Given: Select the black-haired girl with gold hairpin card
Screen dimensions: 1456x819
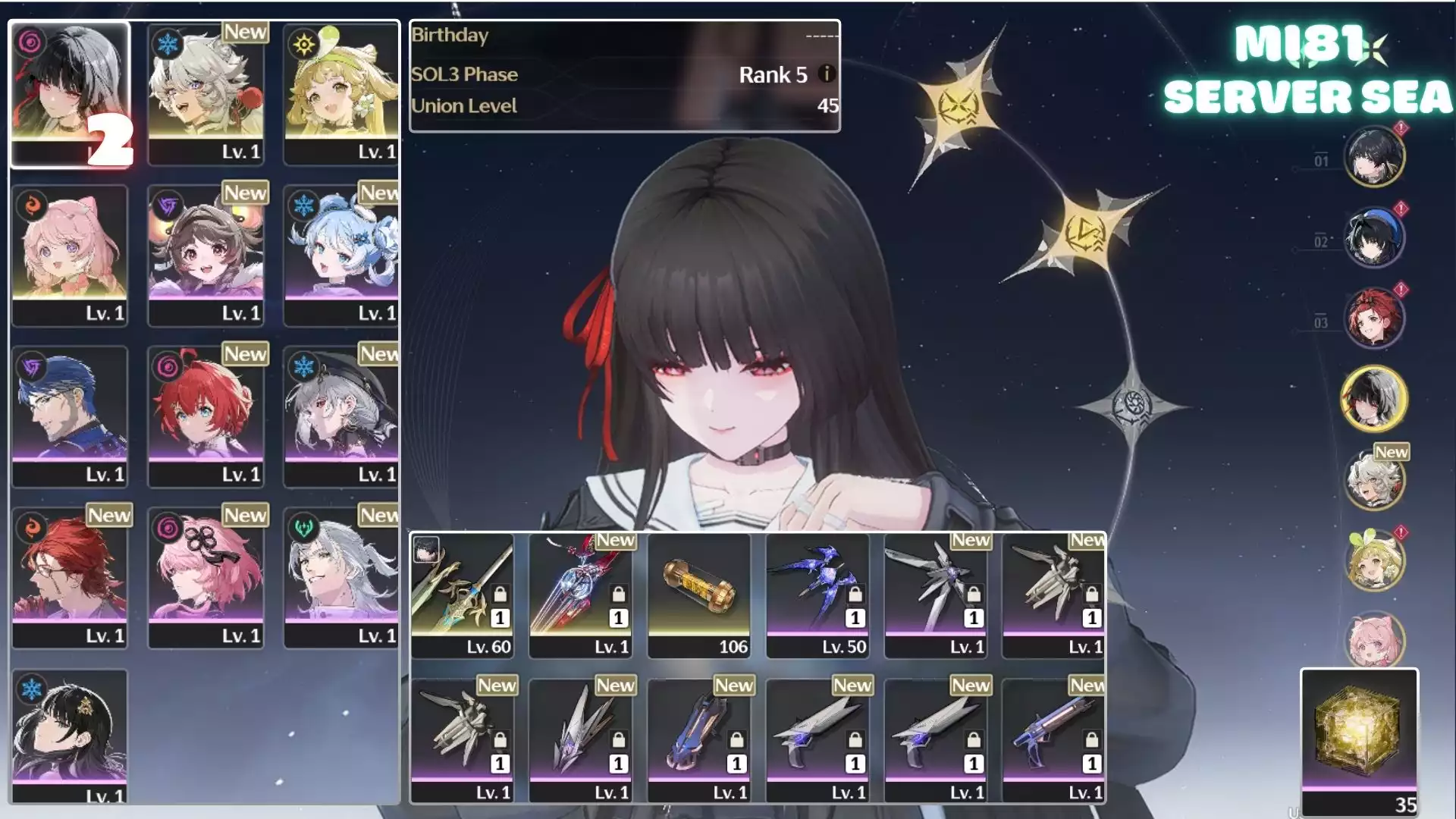Looking at the screenshot, I should coord(70,734).
